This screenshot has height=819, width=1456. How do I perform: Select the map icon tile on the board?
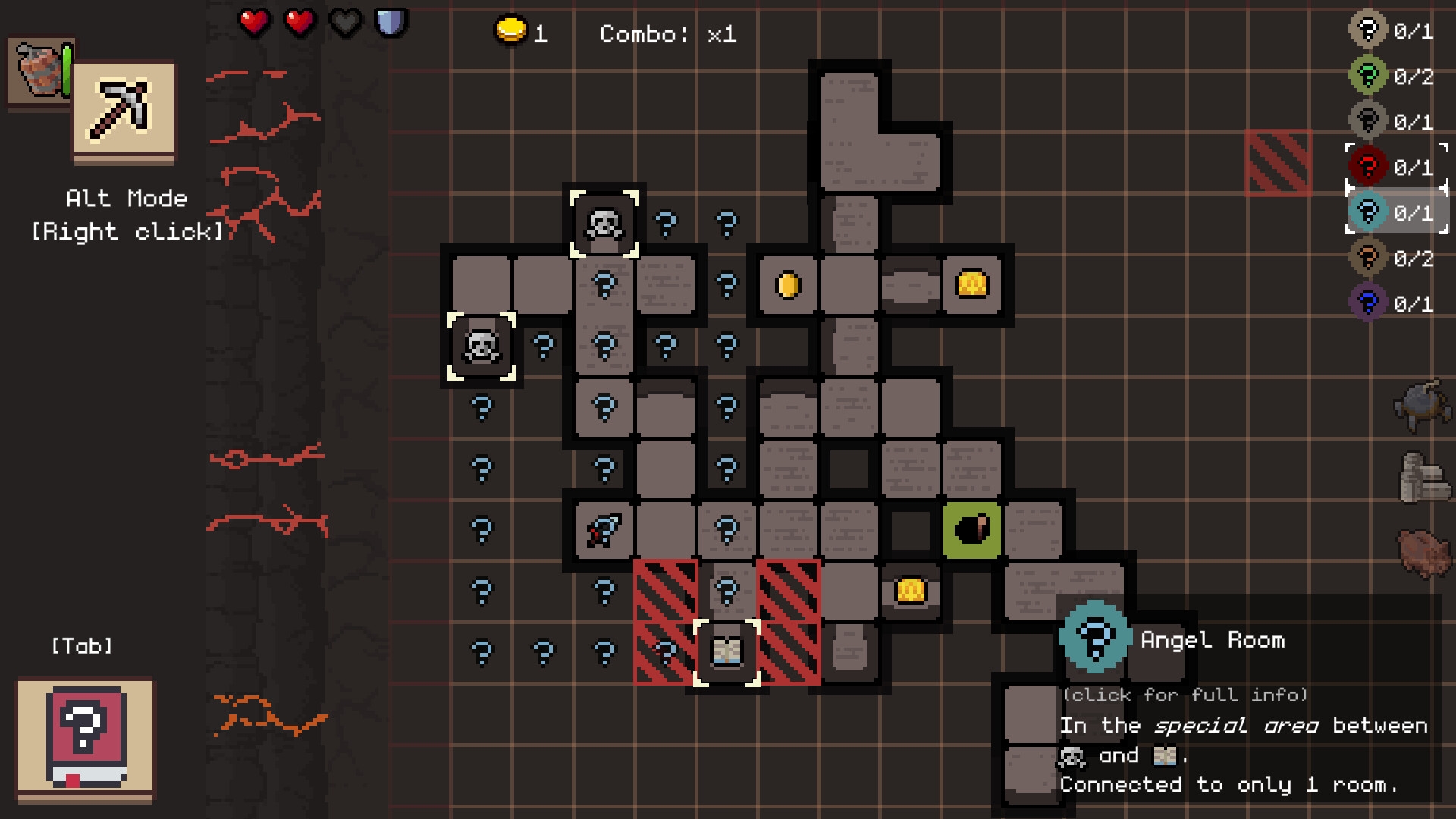726,651
